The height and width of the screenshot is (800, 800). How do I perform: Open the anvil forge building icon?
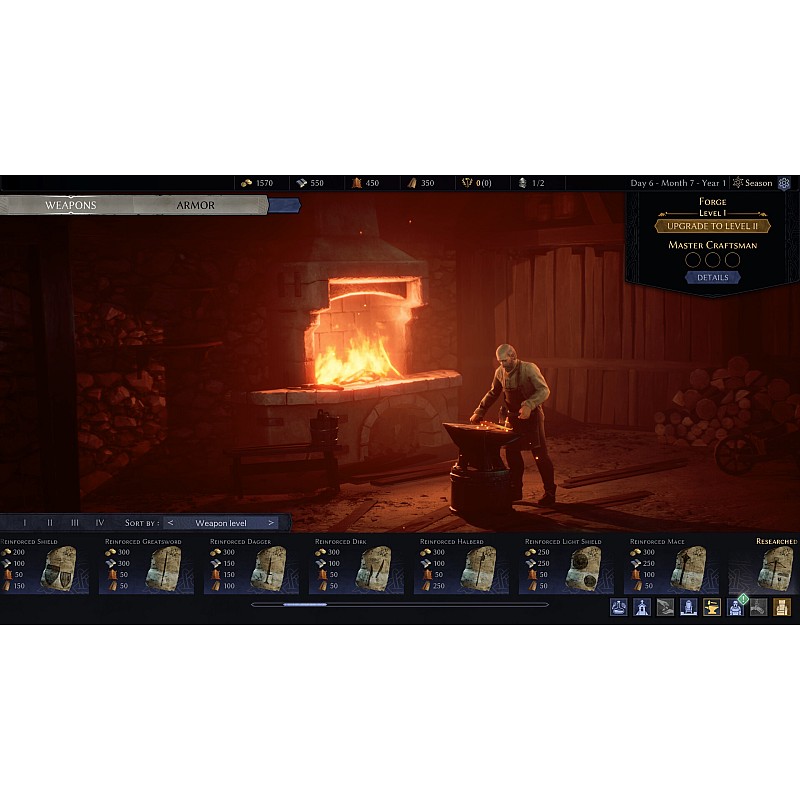tap(712, 607)
